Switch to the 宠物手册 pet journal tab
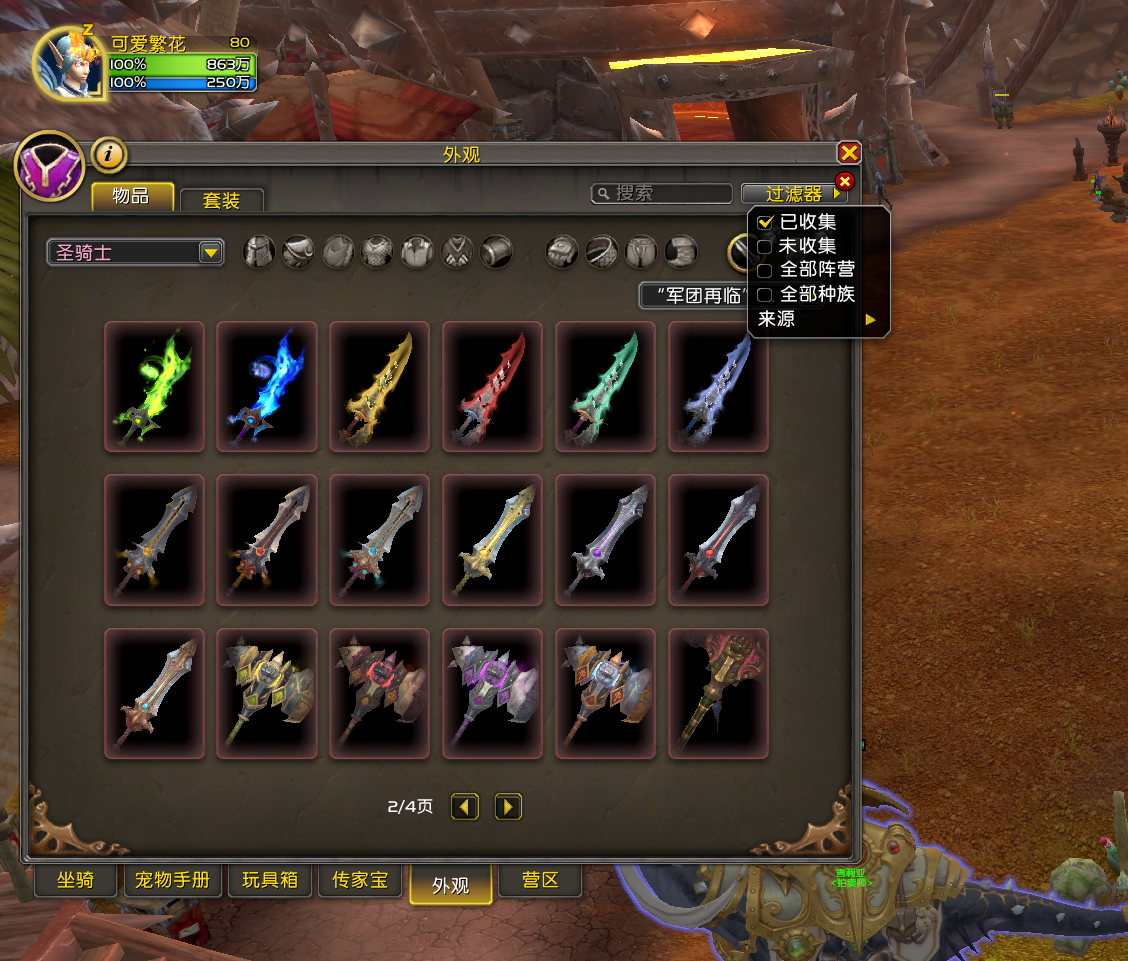The height and width of the screenshot is (961, 1128). coord(173,881)
